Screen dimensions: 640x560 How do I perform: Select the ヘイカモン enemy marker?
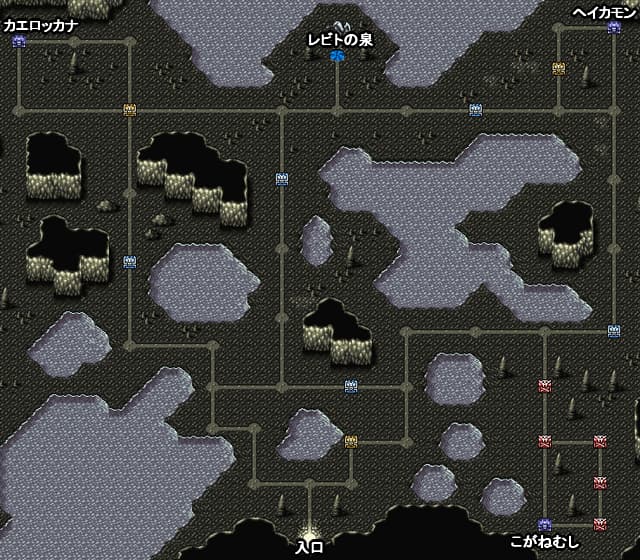click(x=614, y=28)
